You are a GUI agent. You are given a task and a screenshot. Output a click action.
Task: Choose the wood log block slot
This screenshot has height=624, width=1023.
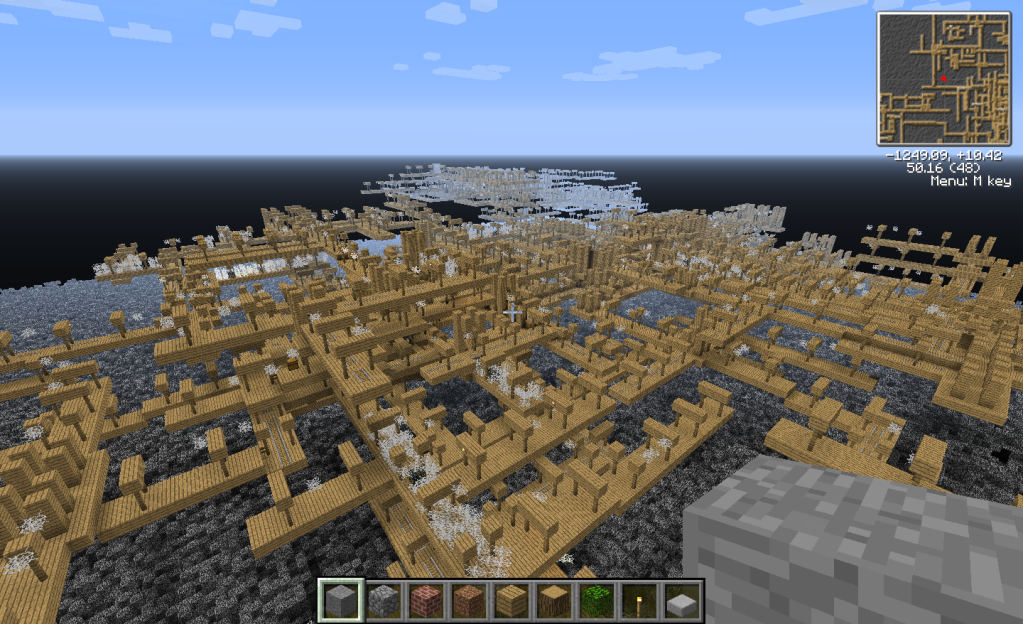[554, 601]
